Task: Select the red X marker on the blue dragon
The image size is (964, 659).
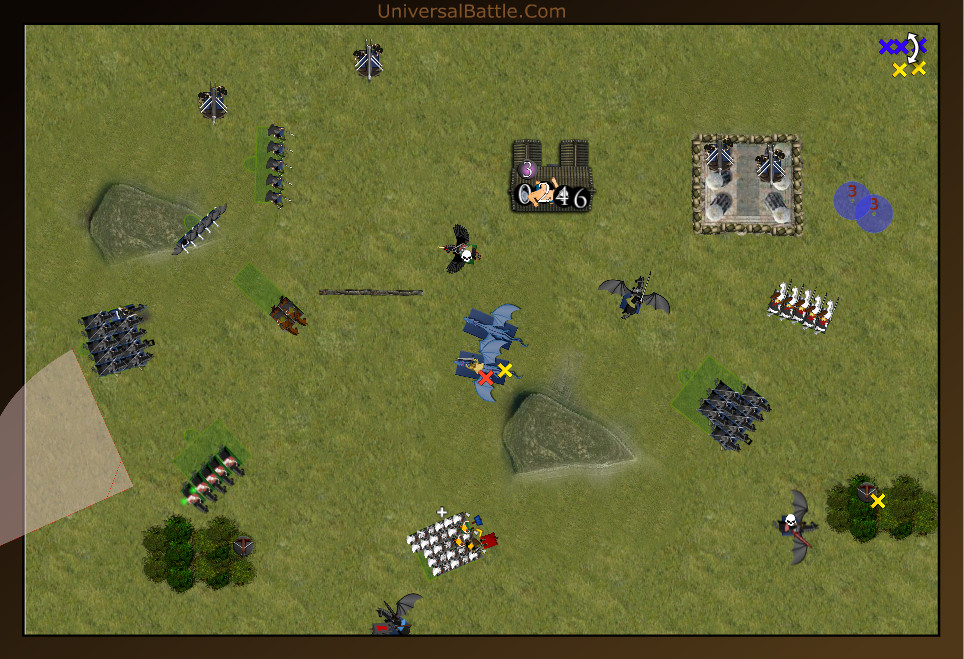Action: click(486, 378)
